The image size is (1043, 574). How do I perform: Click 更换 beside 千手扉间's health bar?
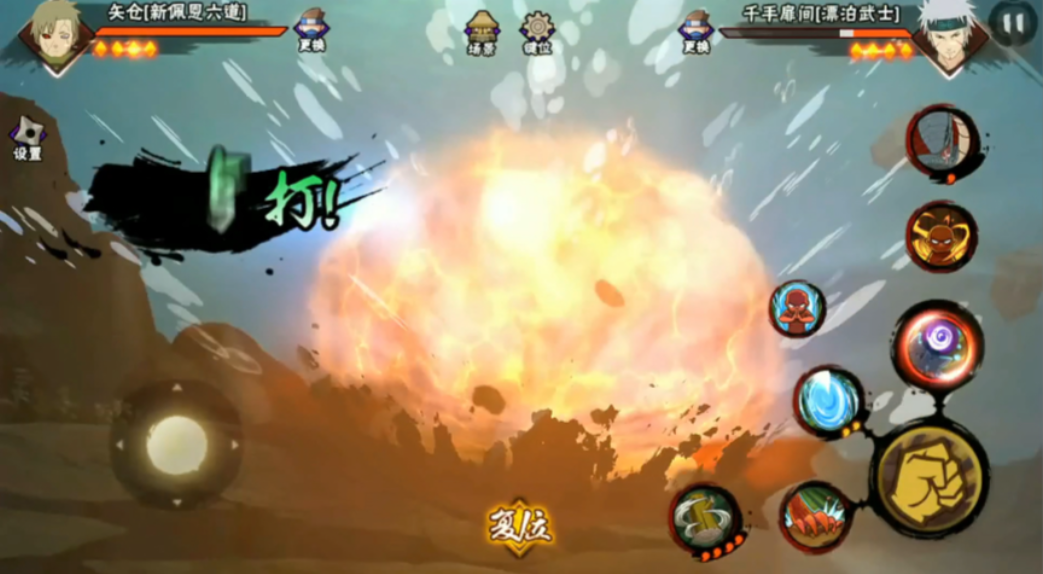[694, 29]
